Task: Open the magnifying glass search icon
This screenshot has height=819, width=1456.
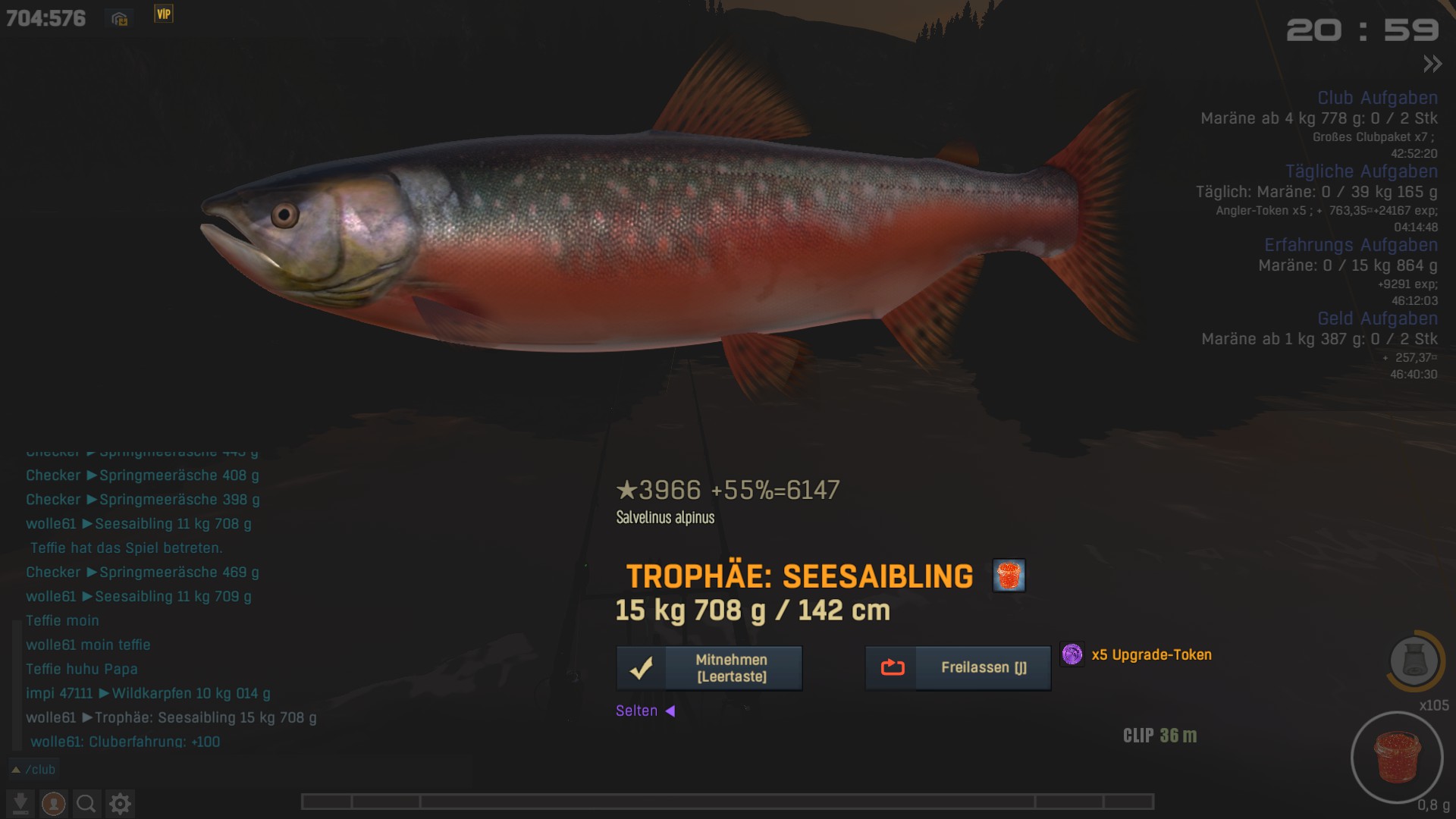Action: click(x=86, y=803)
